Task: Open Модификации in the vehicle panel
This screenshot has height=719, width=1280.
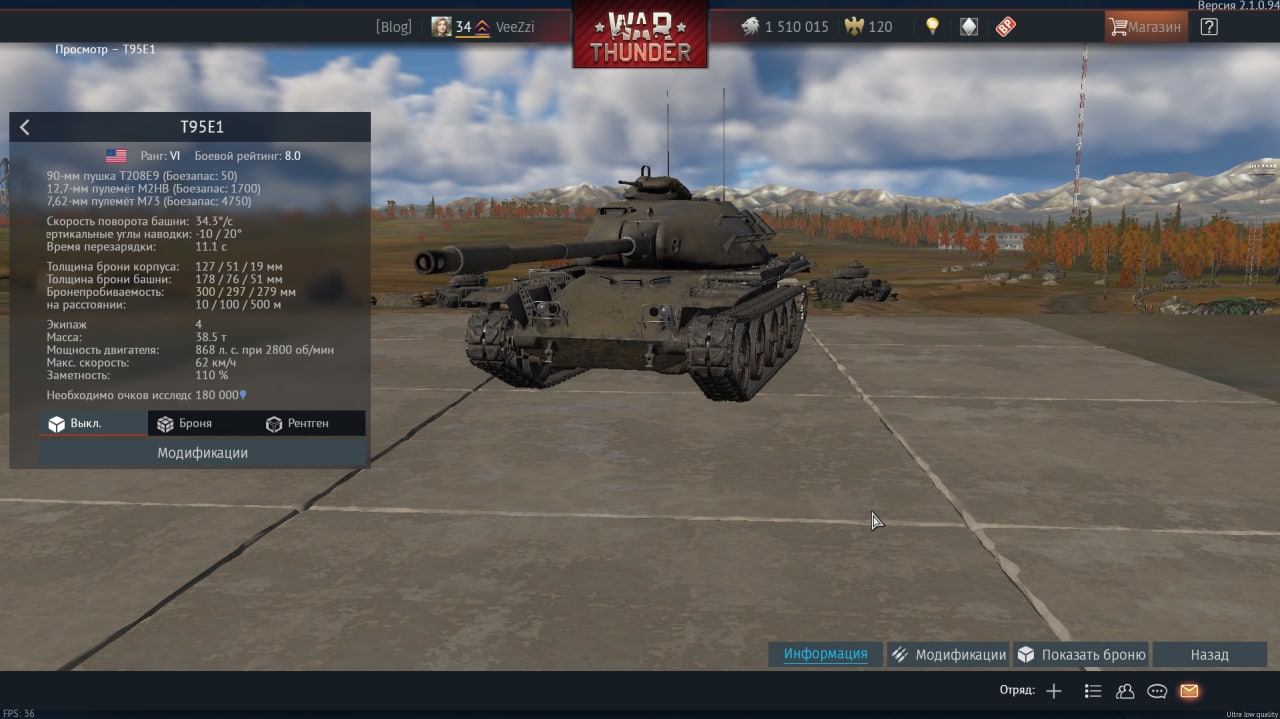Action: pos(202,453)
